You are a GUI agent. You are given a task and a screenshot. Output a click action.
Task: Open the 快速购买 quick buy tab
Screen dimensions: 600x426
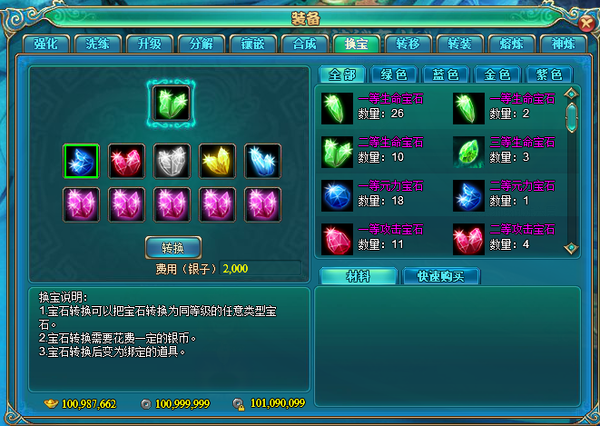441,276
